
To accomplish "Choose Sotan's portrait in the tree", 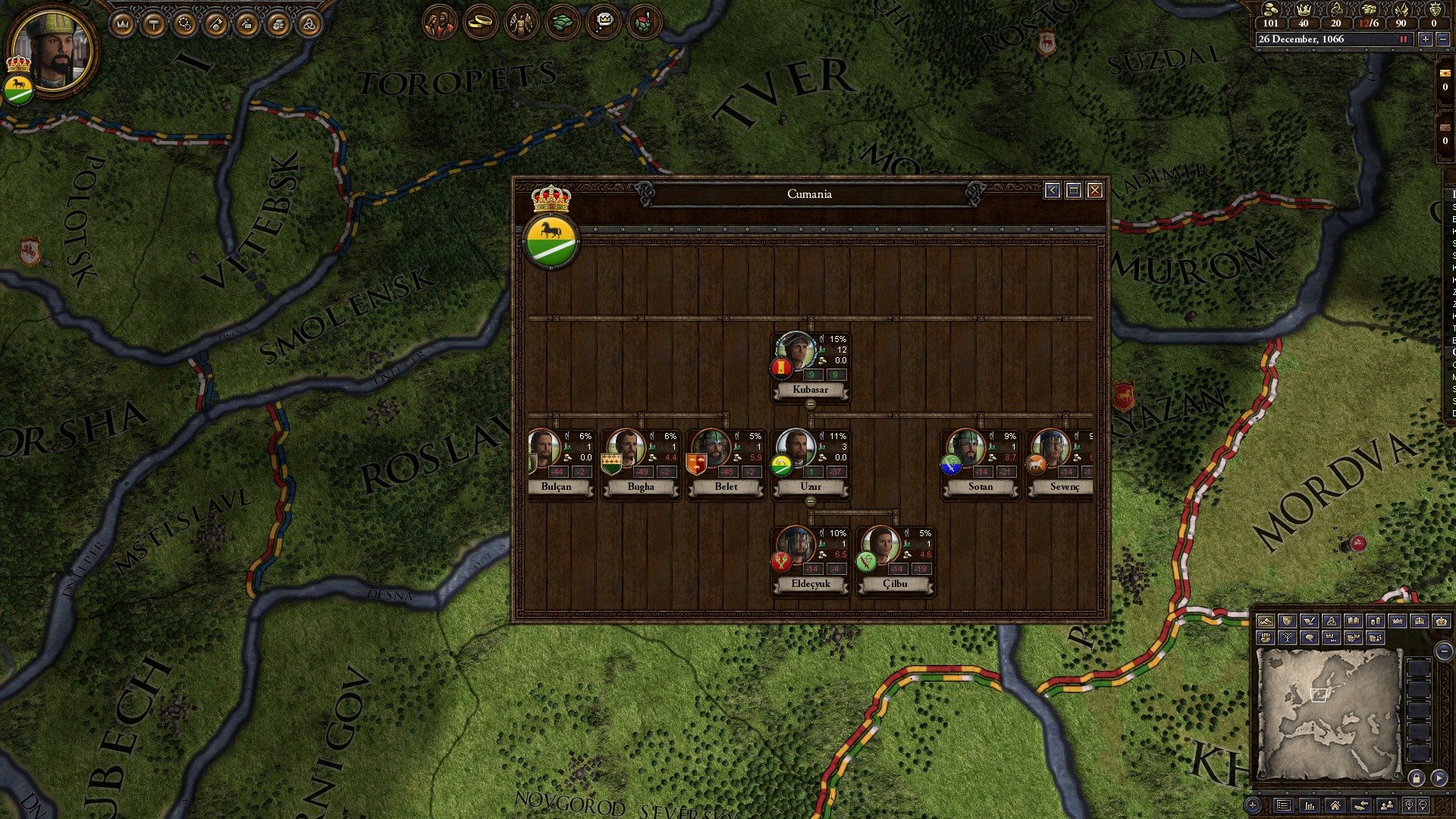I will (x=965, y=449).
